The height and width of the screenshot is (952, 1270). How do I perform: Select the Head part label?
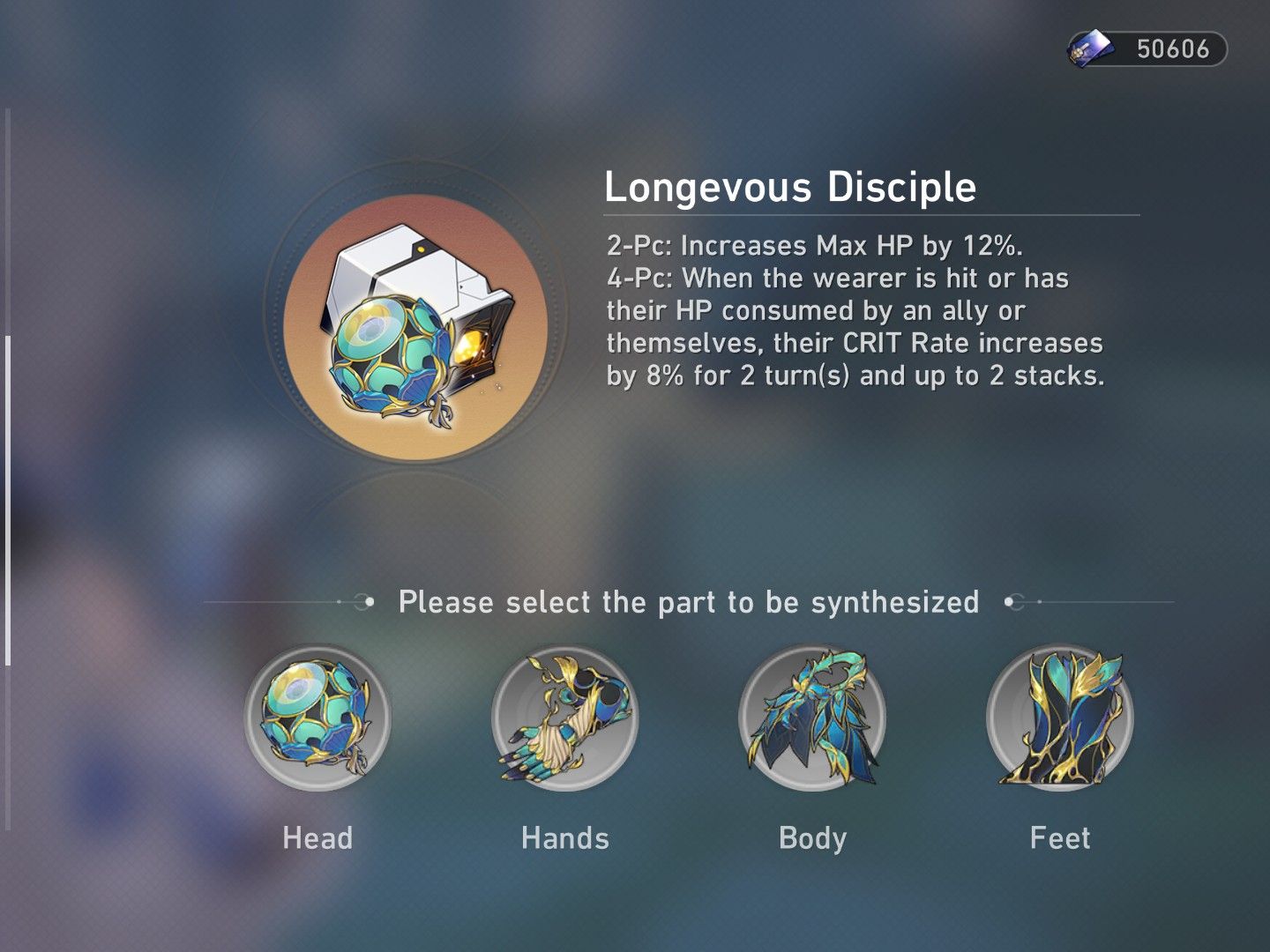(317, 838)
